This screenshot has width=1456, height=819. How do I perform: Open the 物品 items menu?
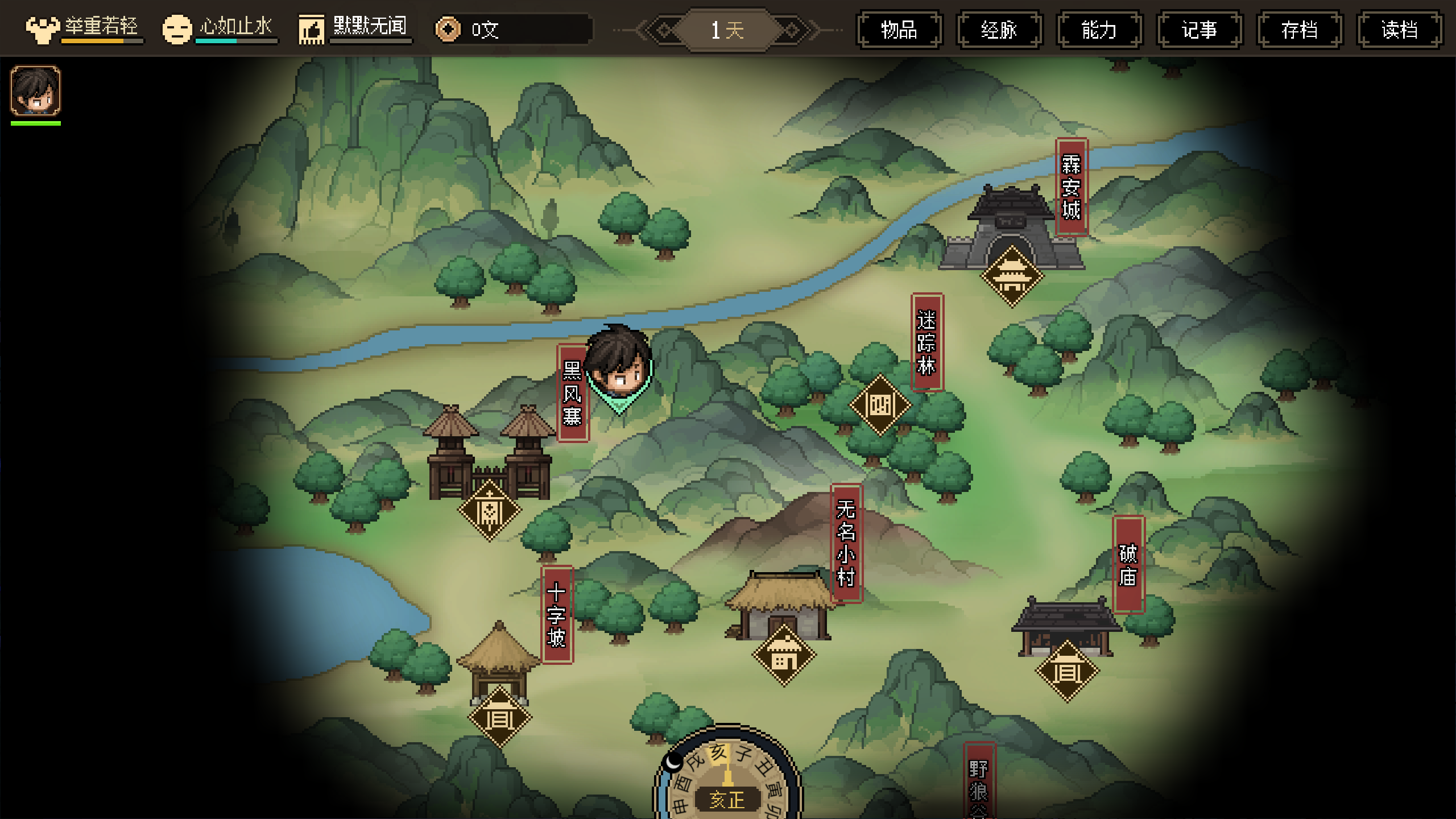click(899, 30)
